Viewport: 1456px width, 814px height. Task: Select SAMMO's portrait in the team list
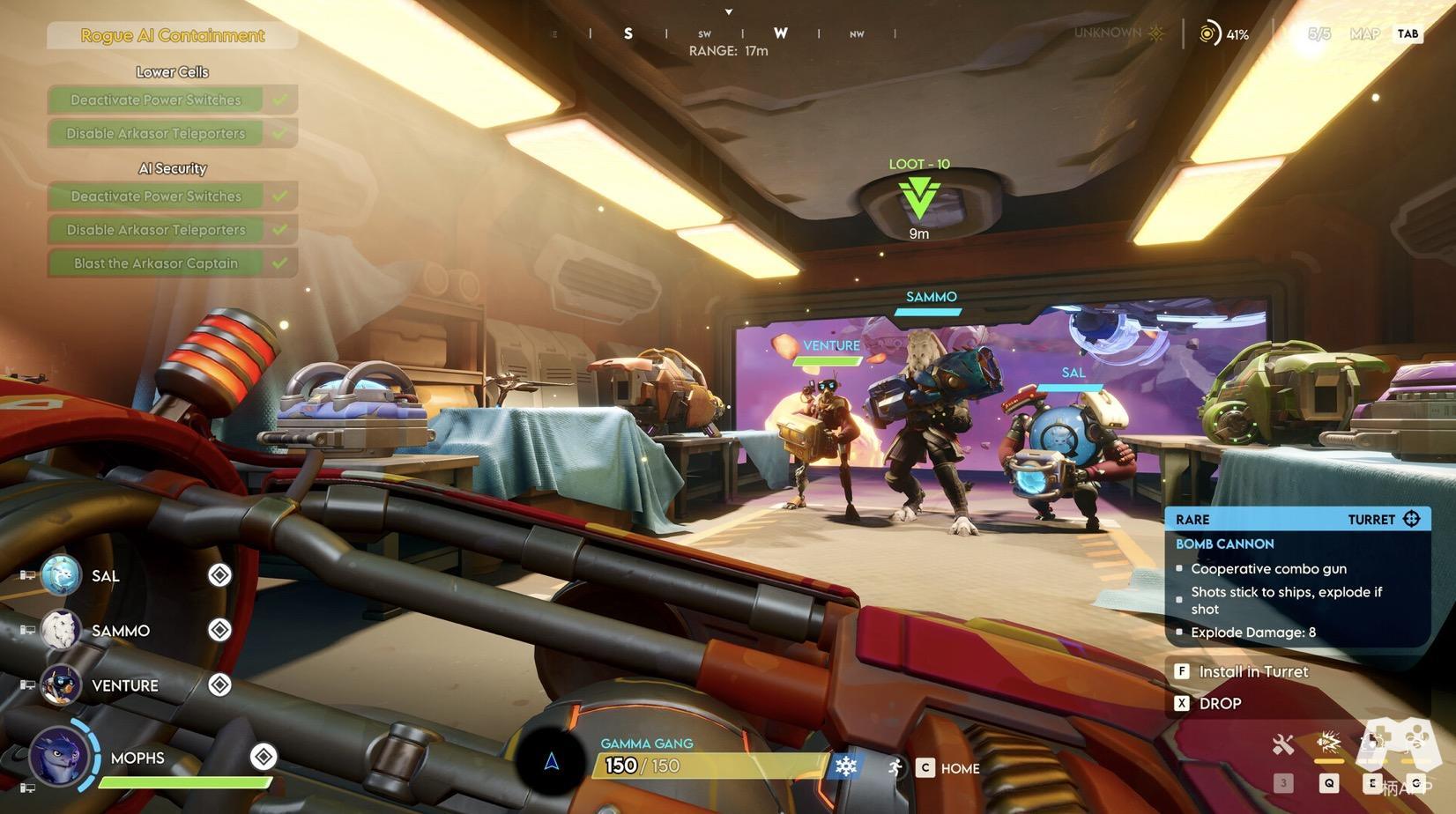(x=61, y=631)
